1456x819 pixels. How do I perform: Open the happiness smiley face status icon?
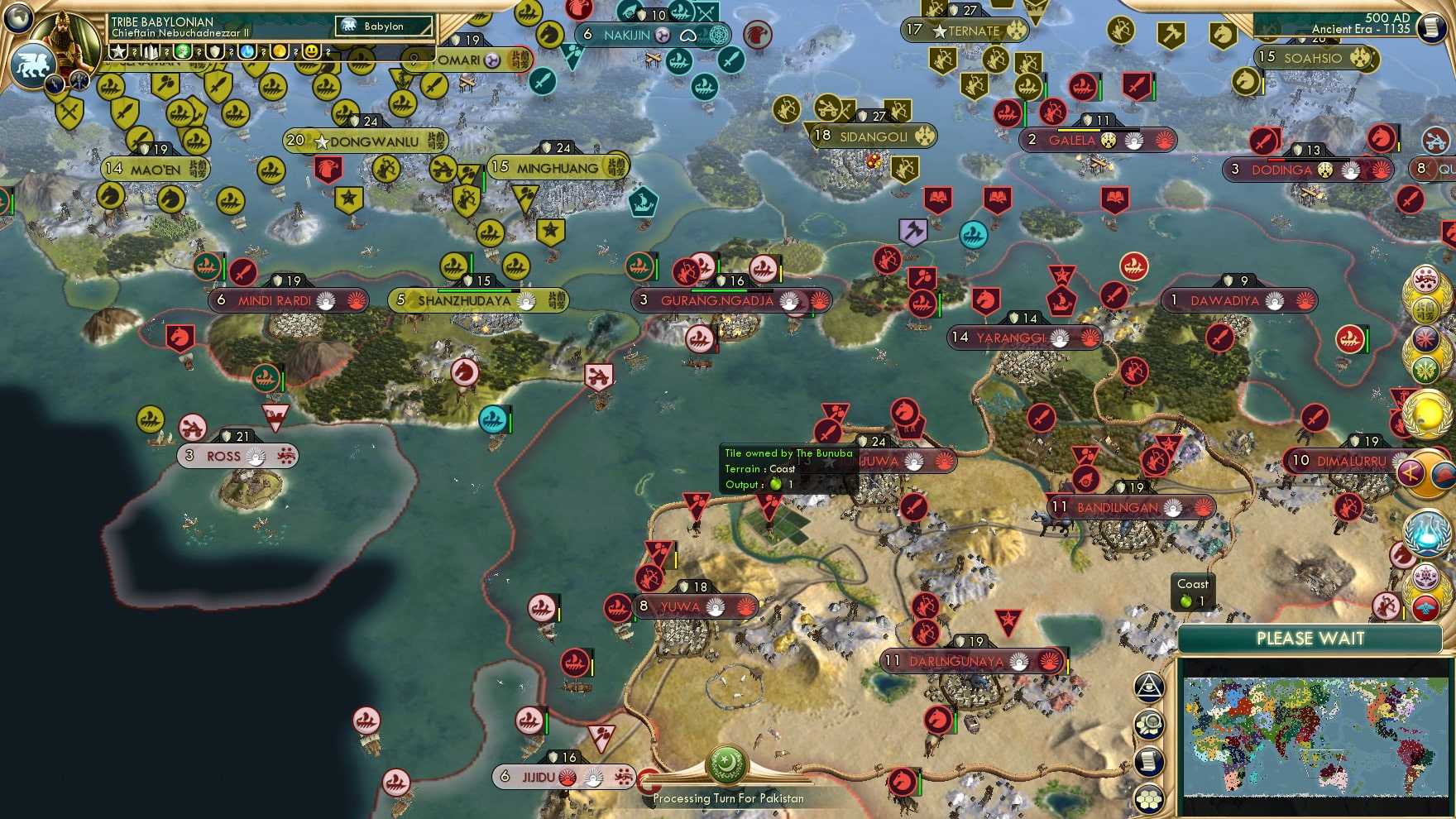(x=309, y=51)
